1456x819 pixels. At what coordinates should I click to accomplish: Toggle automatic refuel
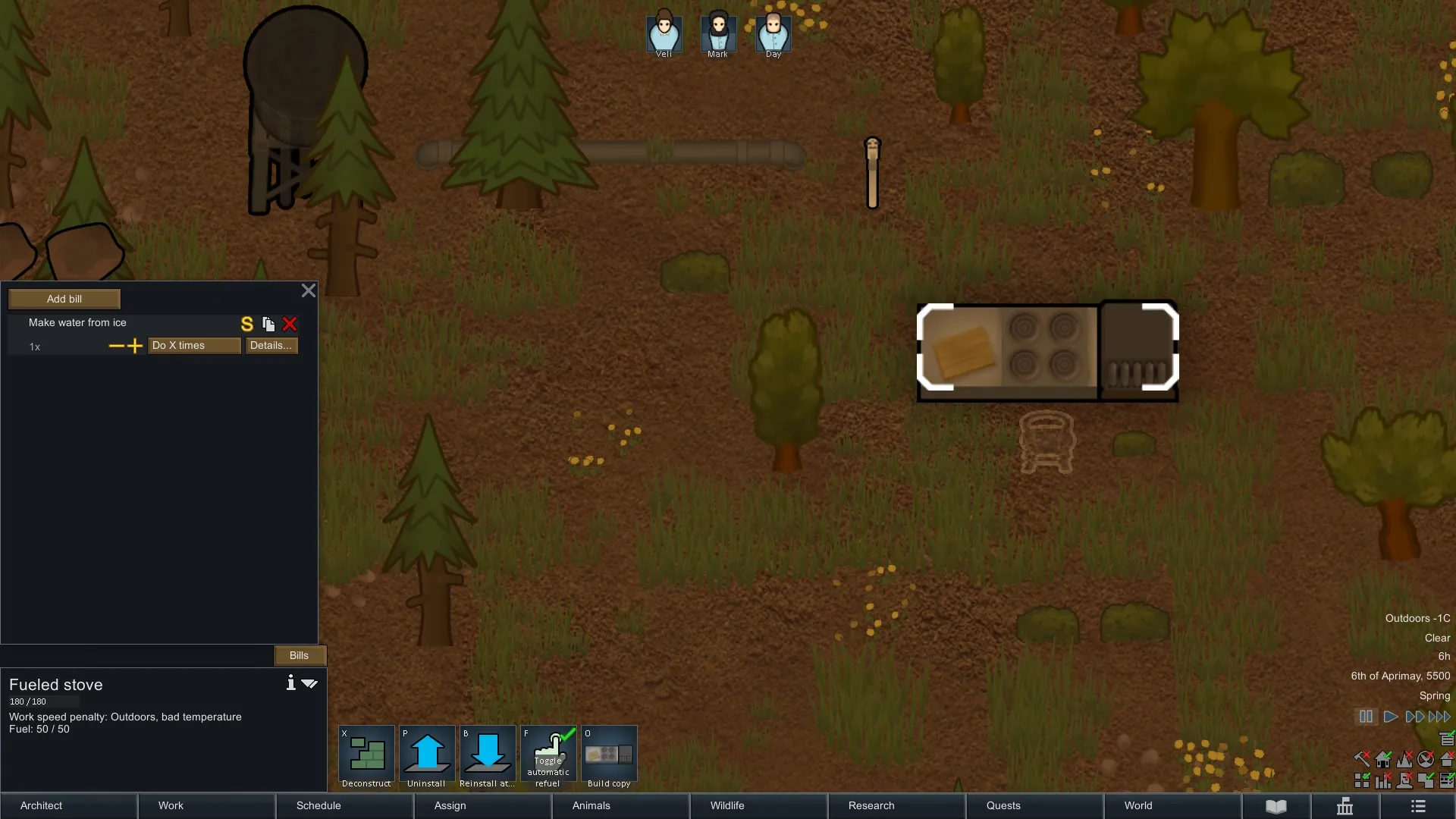(x=548, y=757)
